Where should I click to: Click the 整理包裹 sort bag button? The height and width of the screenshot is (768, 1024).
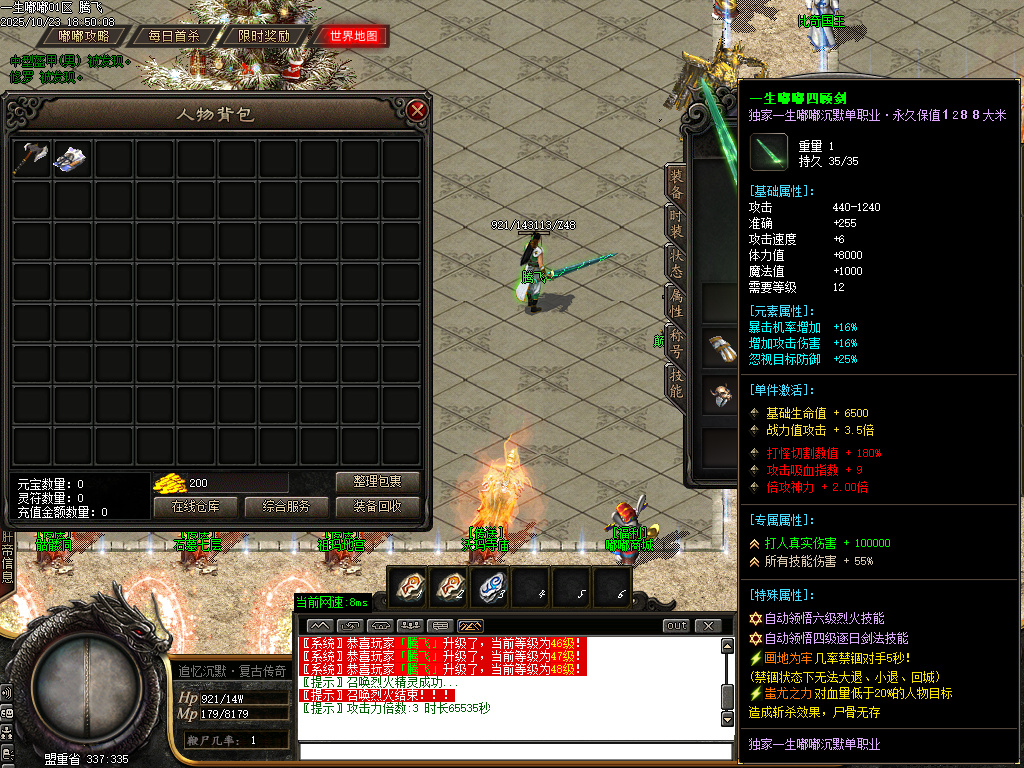pyautogui.click(x=377, y=482)
